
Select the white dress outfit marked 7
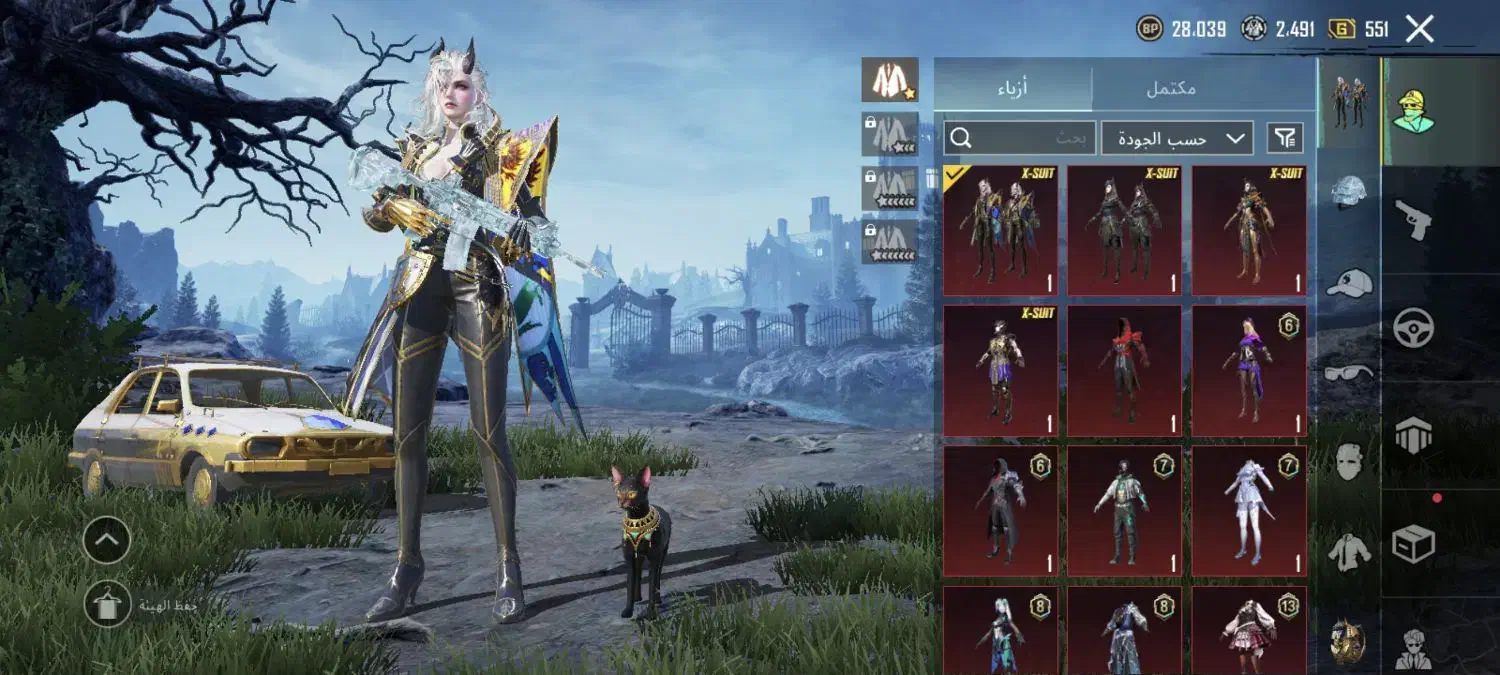coord(1249,511)
